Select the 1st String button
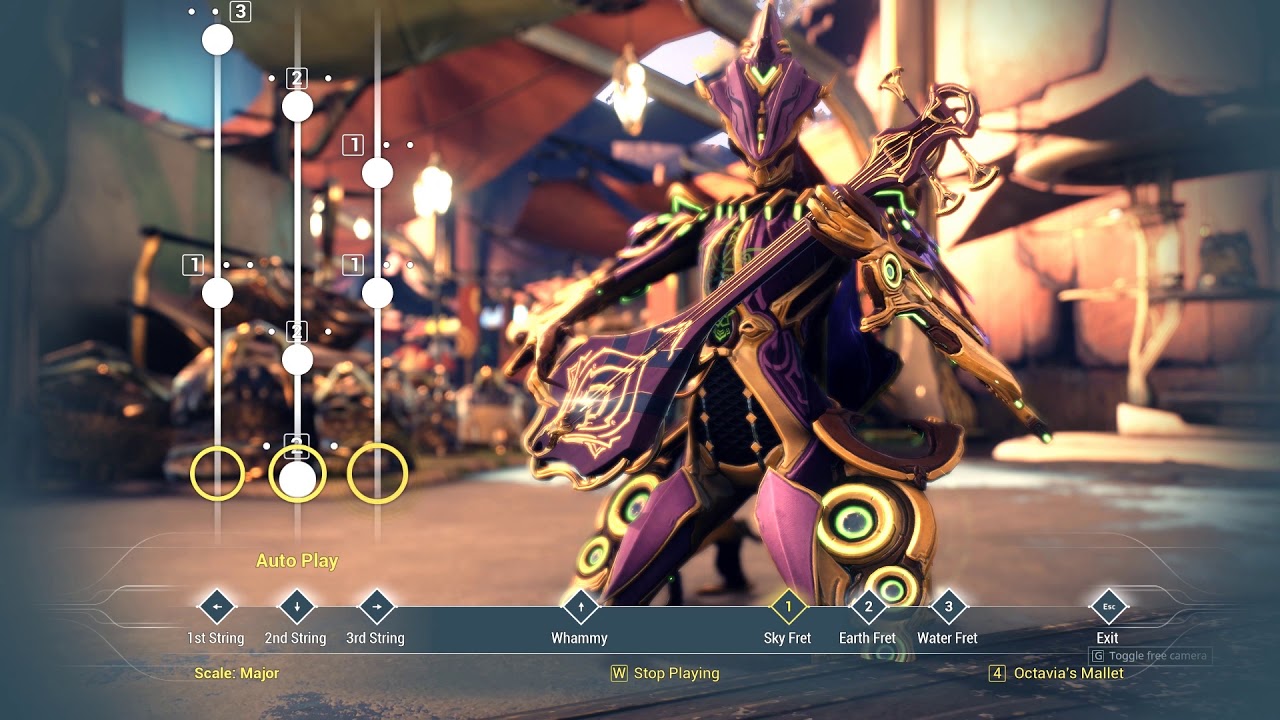This screenshot has height=720, width=1280. pos(216,607)
